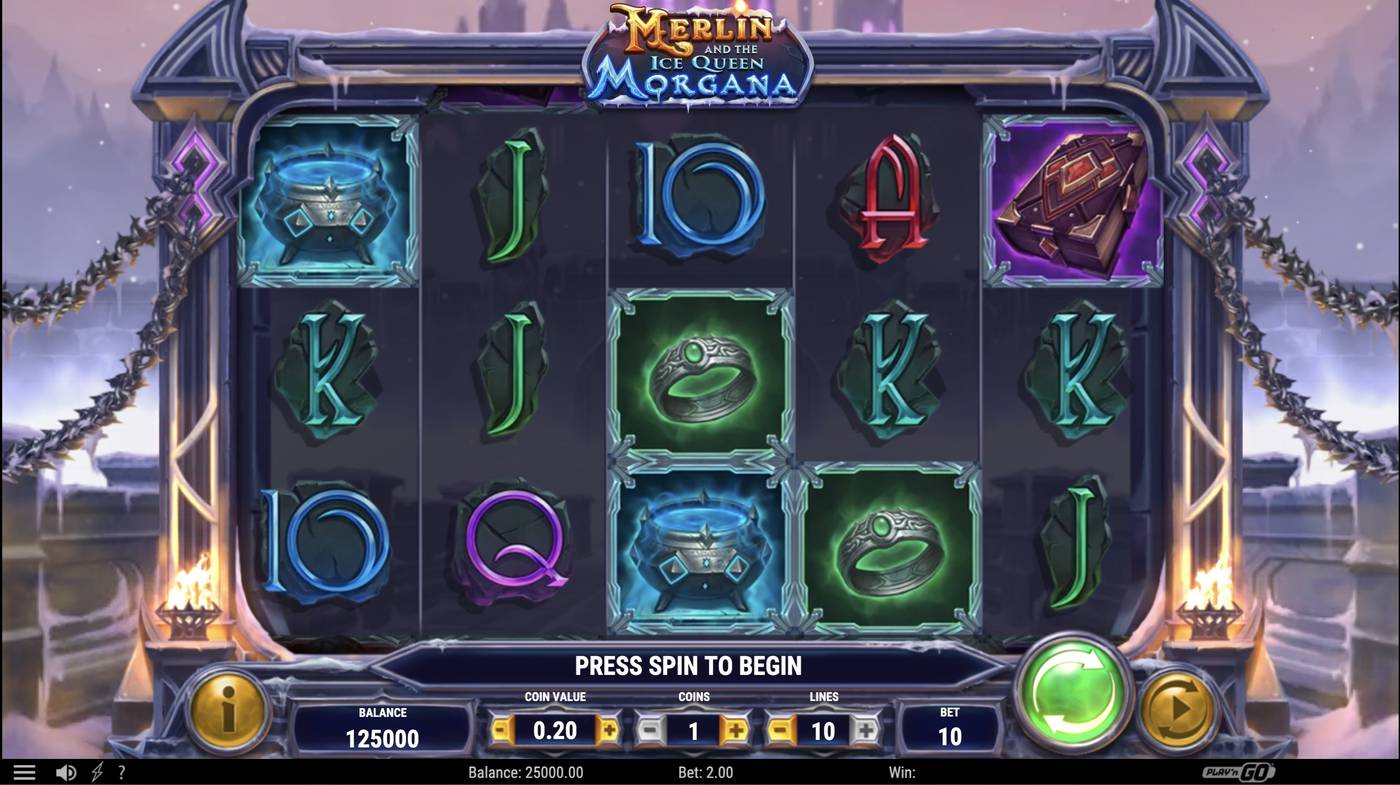The height and width of the screenshot is (785, 1400).
Task: Click the Merlin and the Ice Queen Morgana logo
Action: click(697, 57)
